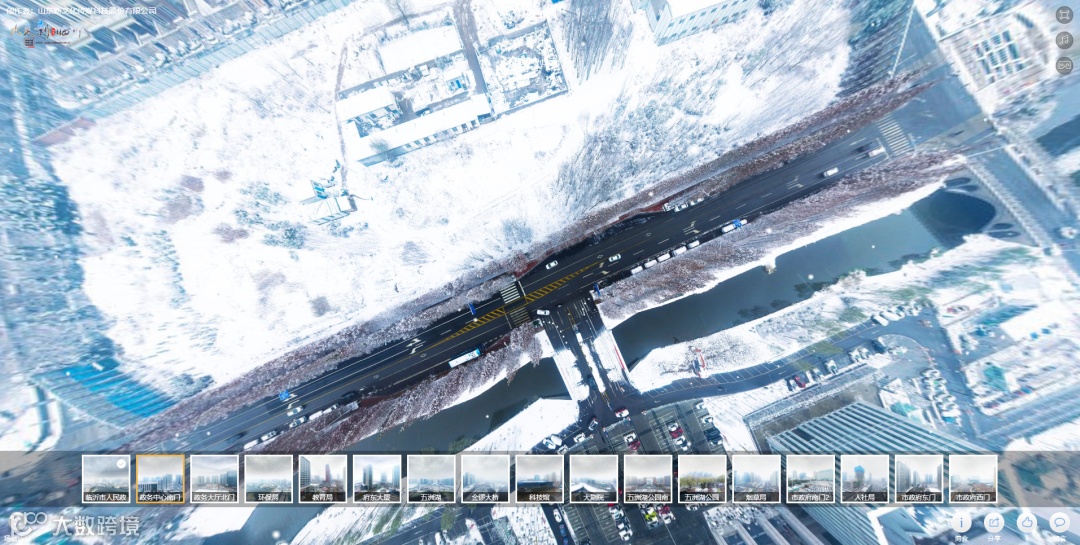Switch to the 市政府东门 panorama
The height and width of the screenshot is (545, 1080).
pos(918,477)
